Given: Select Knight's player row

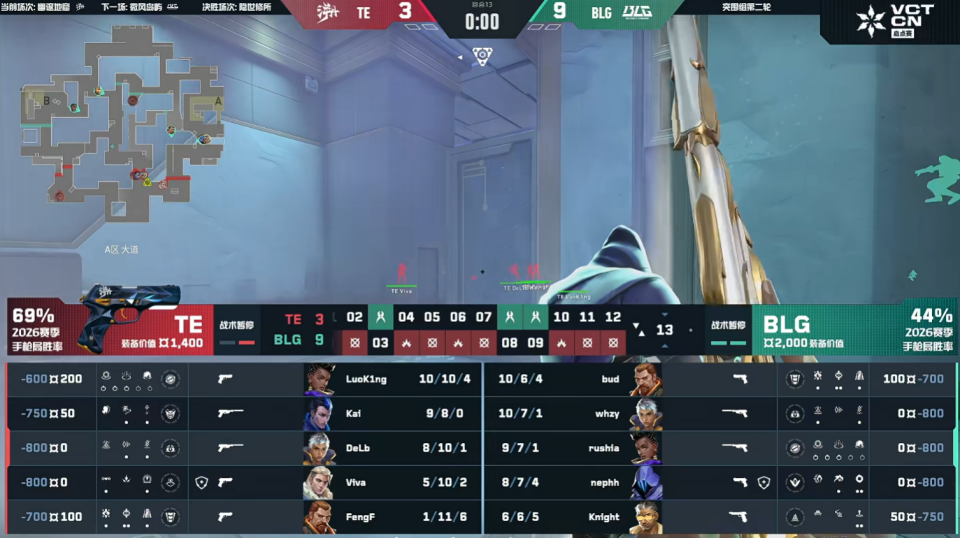Looking at the screenshot, I should coord(715,517).
